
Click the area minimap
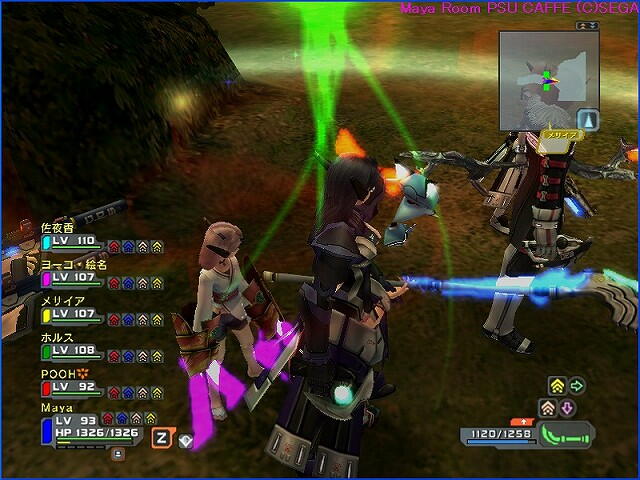tap(546, 77)
